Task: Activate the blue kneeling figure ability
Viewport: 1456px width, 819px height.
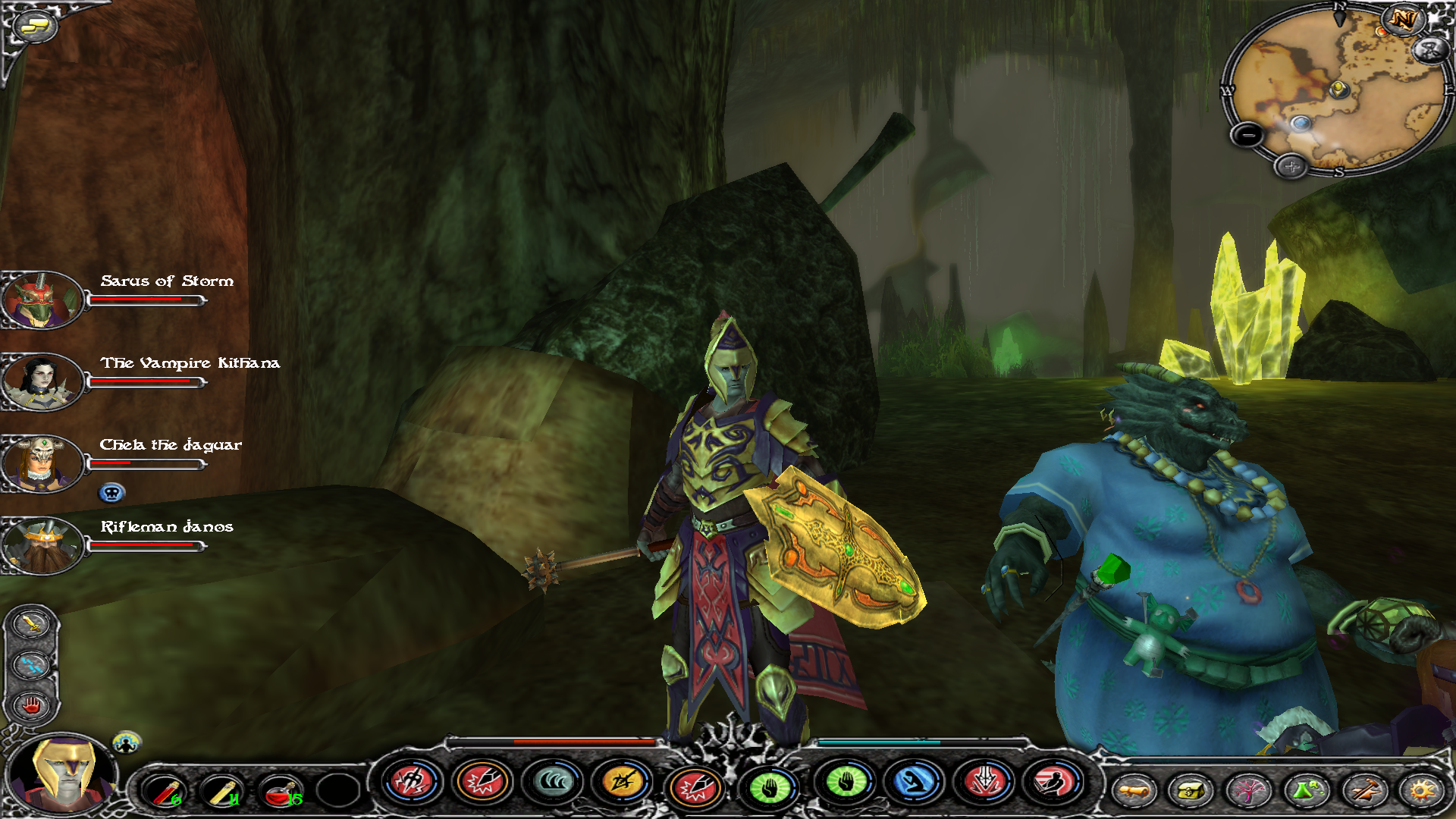Action: [x=914, y=782]
